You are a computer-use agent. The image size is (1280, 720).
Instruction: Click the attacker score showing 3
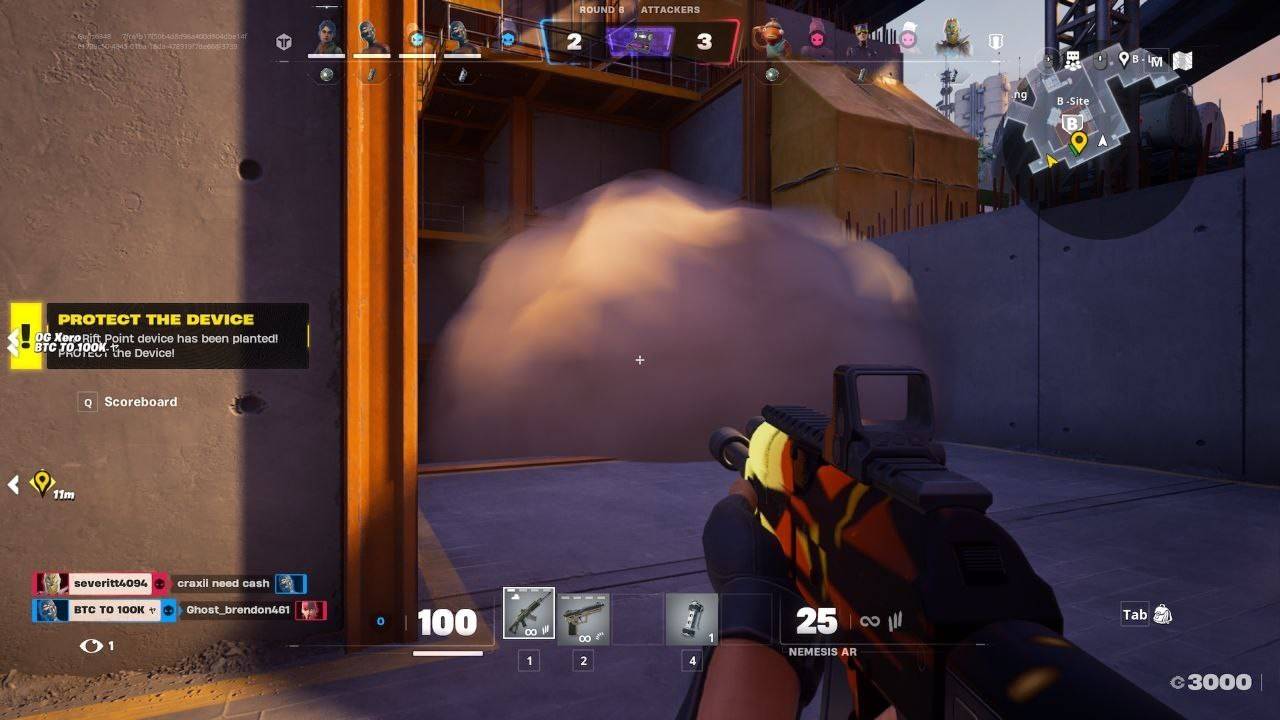click(706, 41)
